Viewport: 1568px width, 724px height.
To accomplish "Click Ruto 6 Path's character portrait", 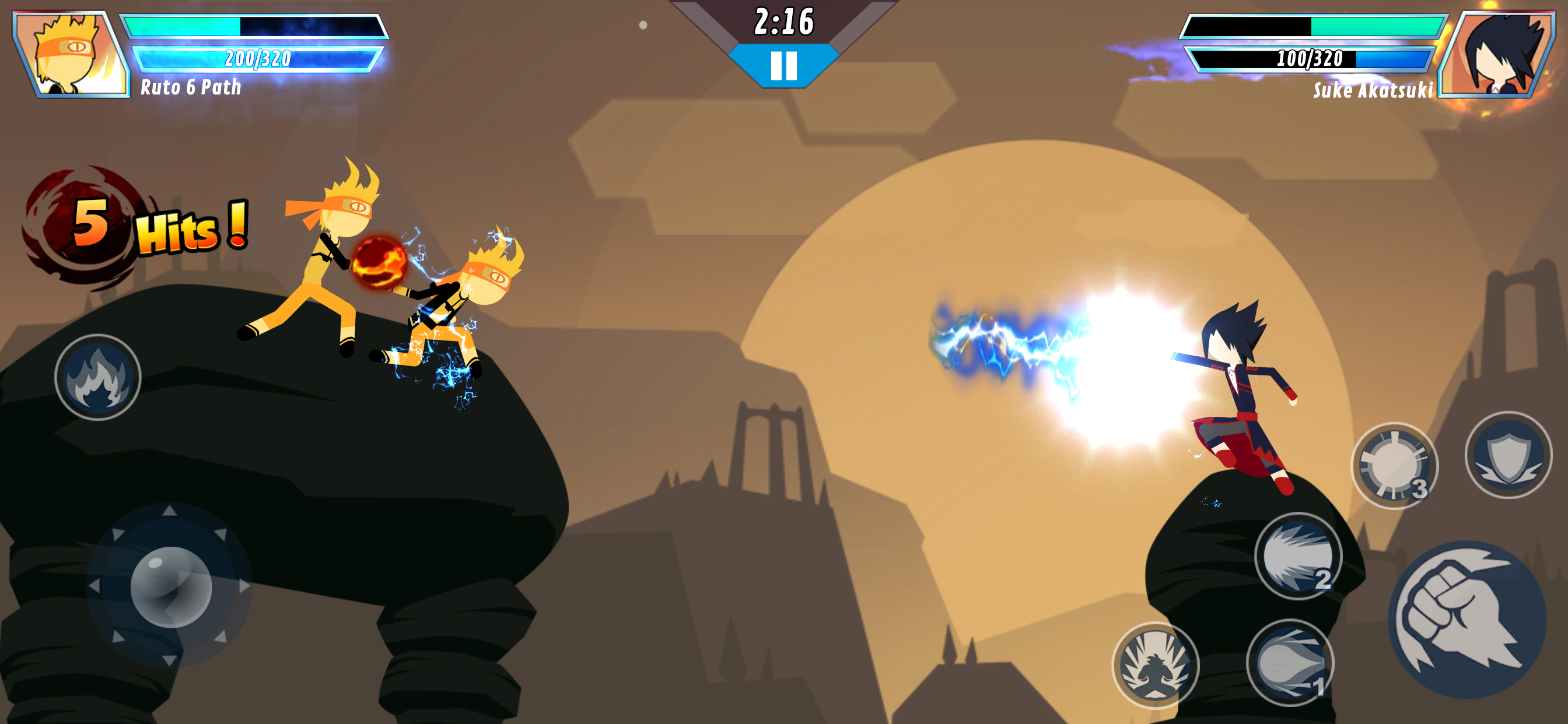I will tap(71, 55).
